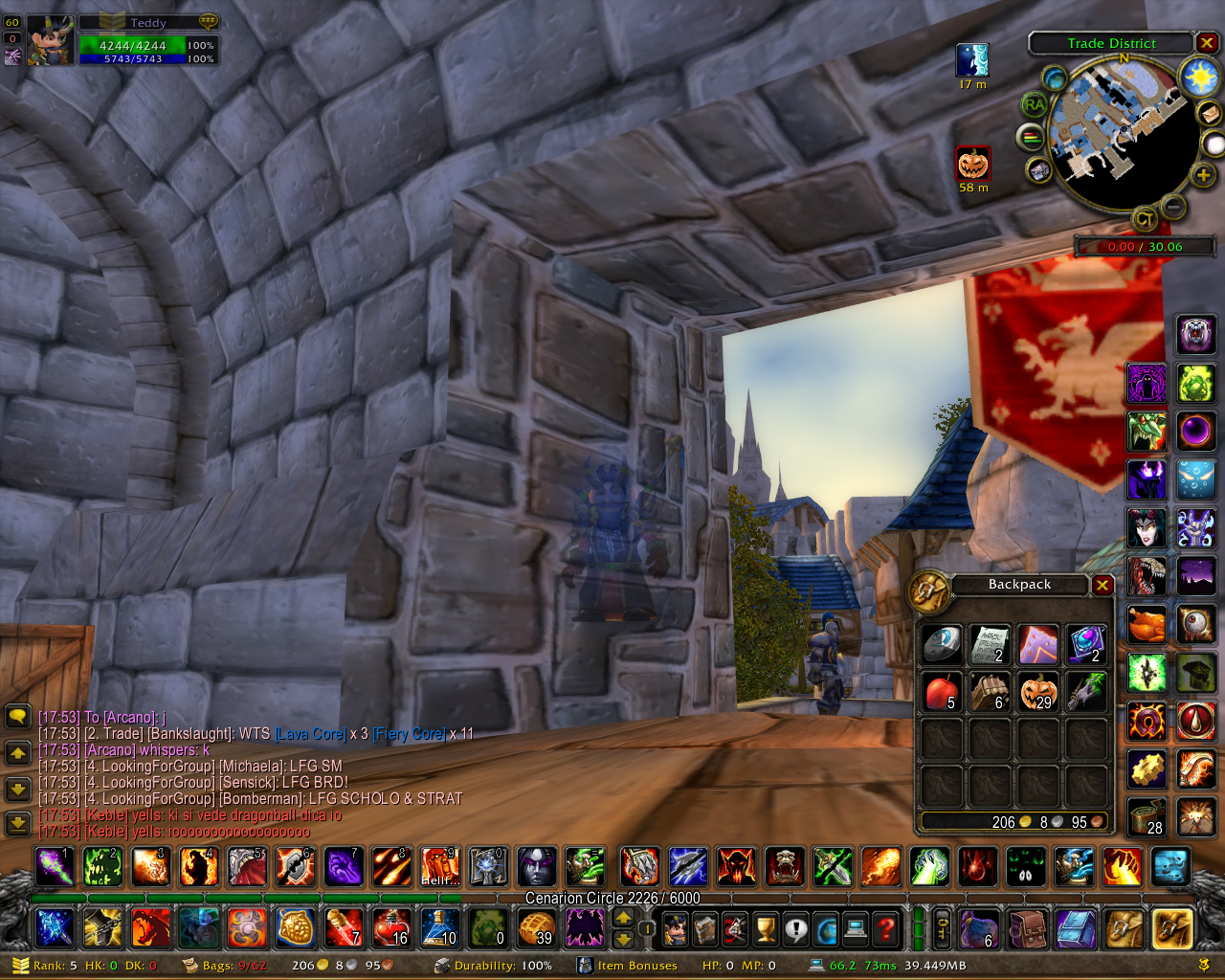
Task: Click the golden gear icon on side bar
Action: tap(1147, 768)
